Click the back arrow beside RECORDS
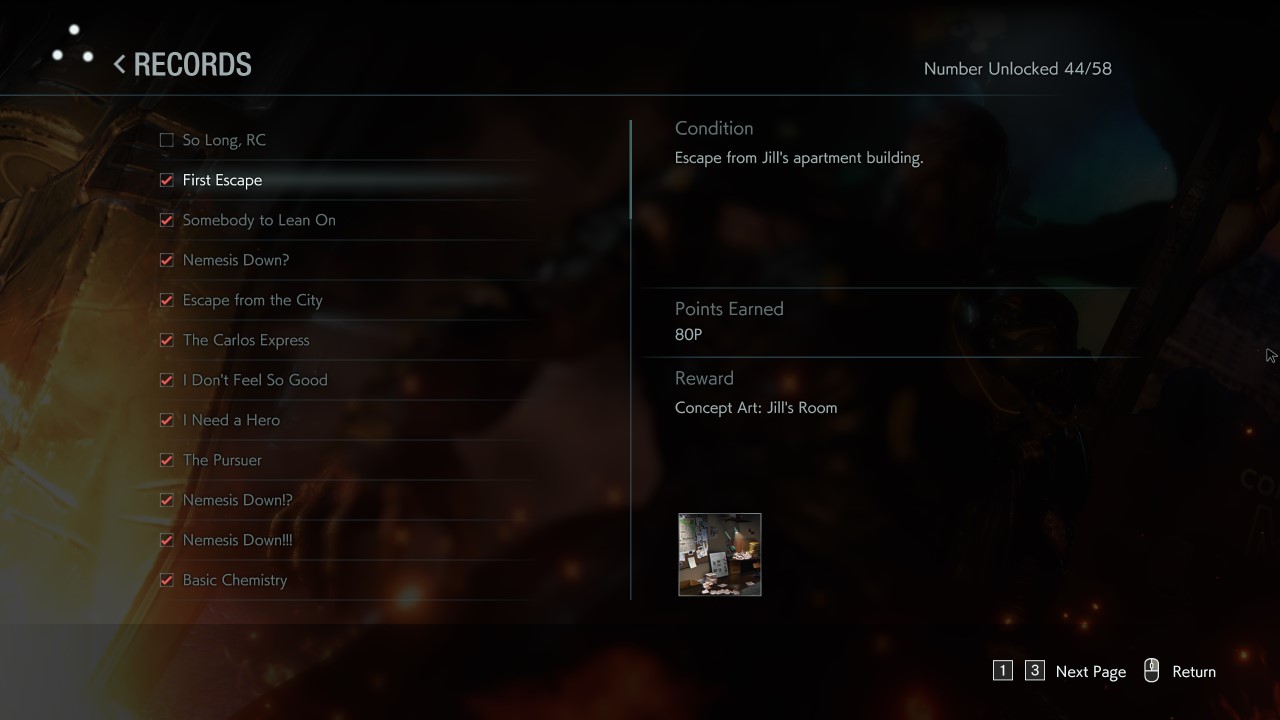The image size is (1280, 720). [119, 64]
